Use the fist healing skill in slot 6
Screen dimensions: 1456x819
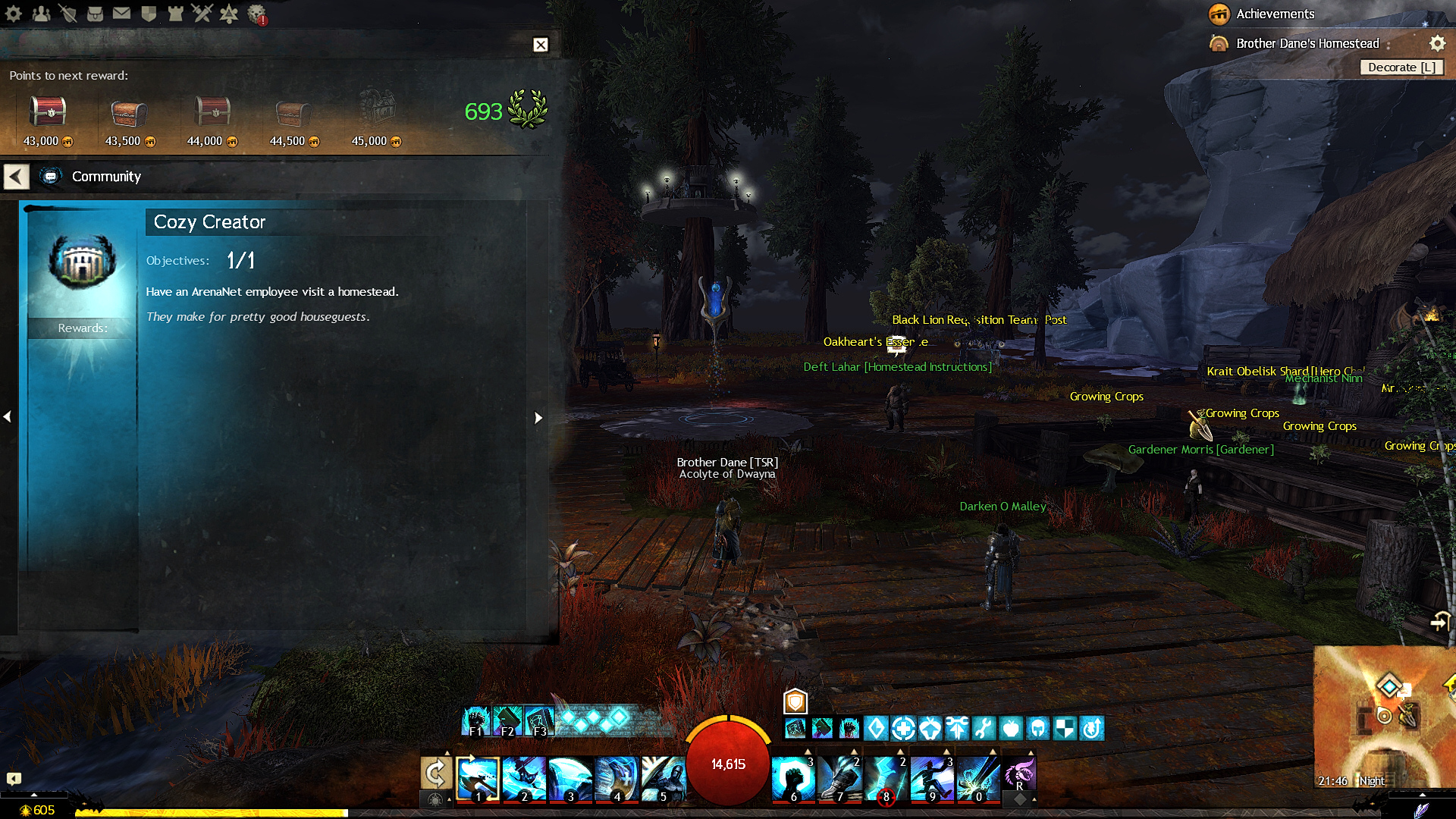click(793, 778)
